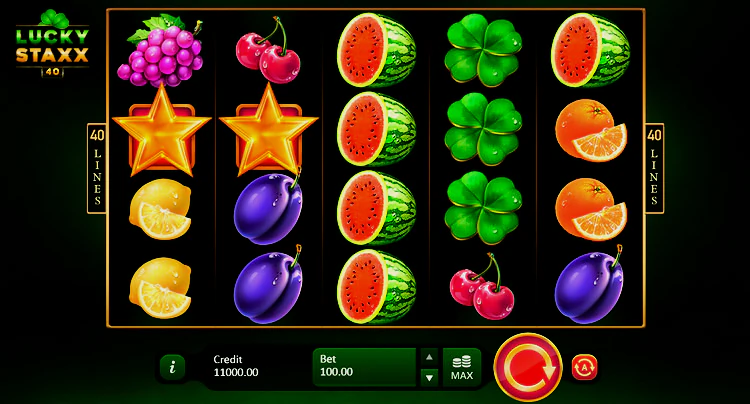Enable autoplay with the small red button

click(x=584, y=367)
